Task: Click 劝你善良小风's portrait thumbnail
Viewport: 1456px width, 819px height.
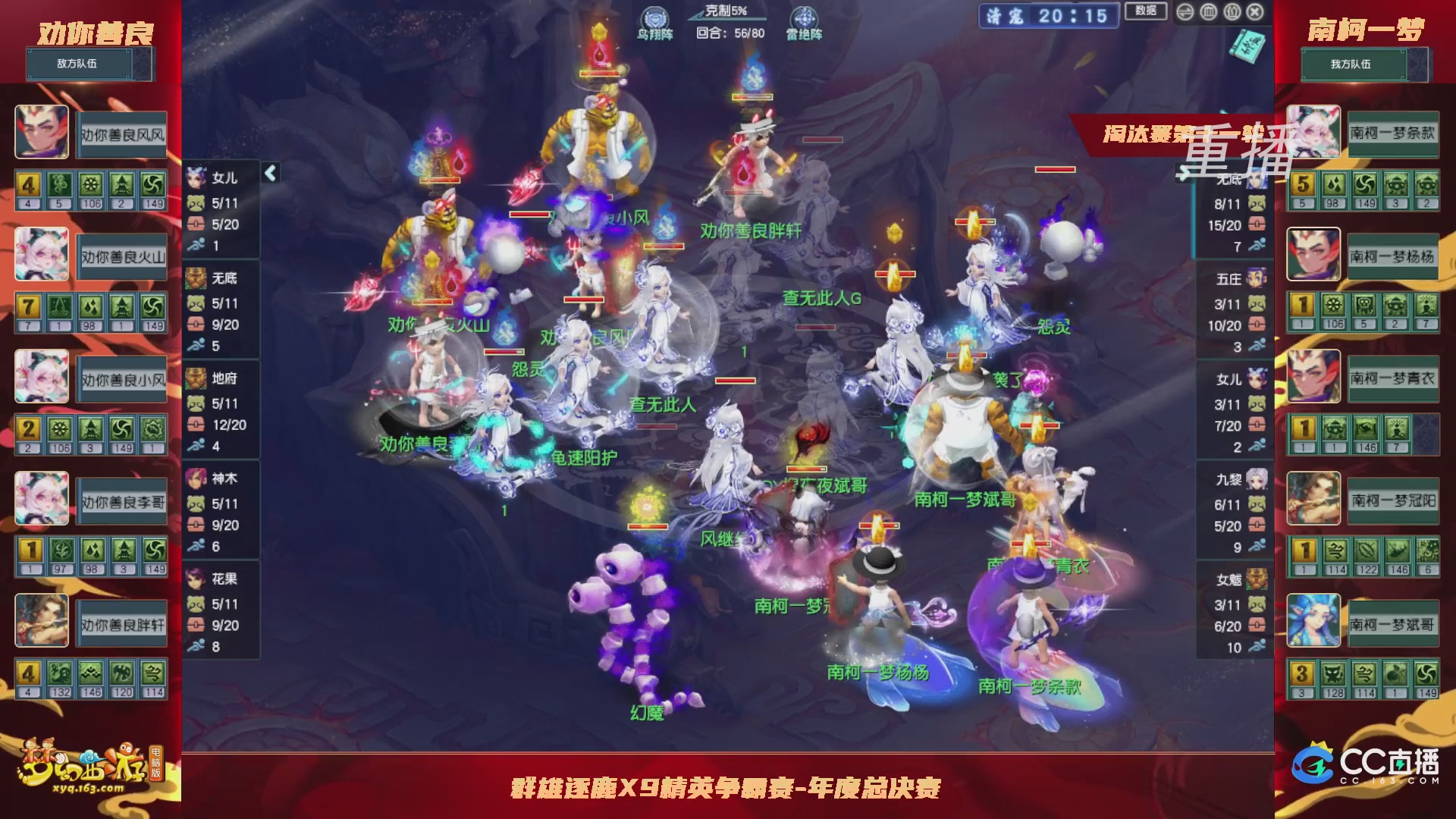Action: click(42, 377)
